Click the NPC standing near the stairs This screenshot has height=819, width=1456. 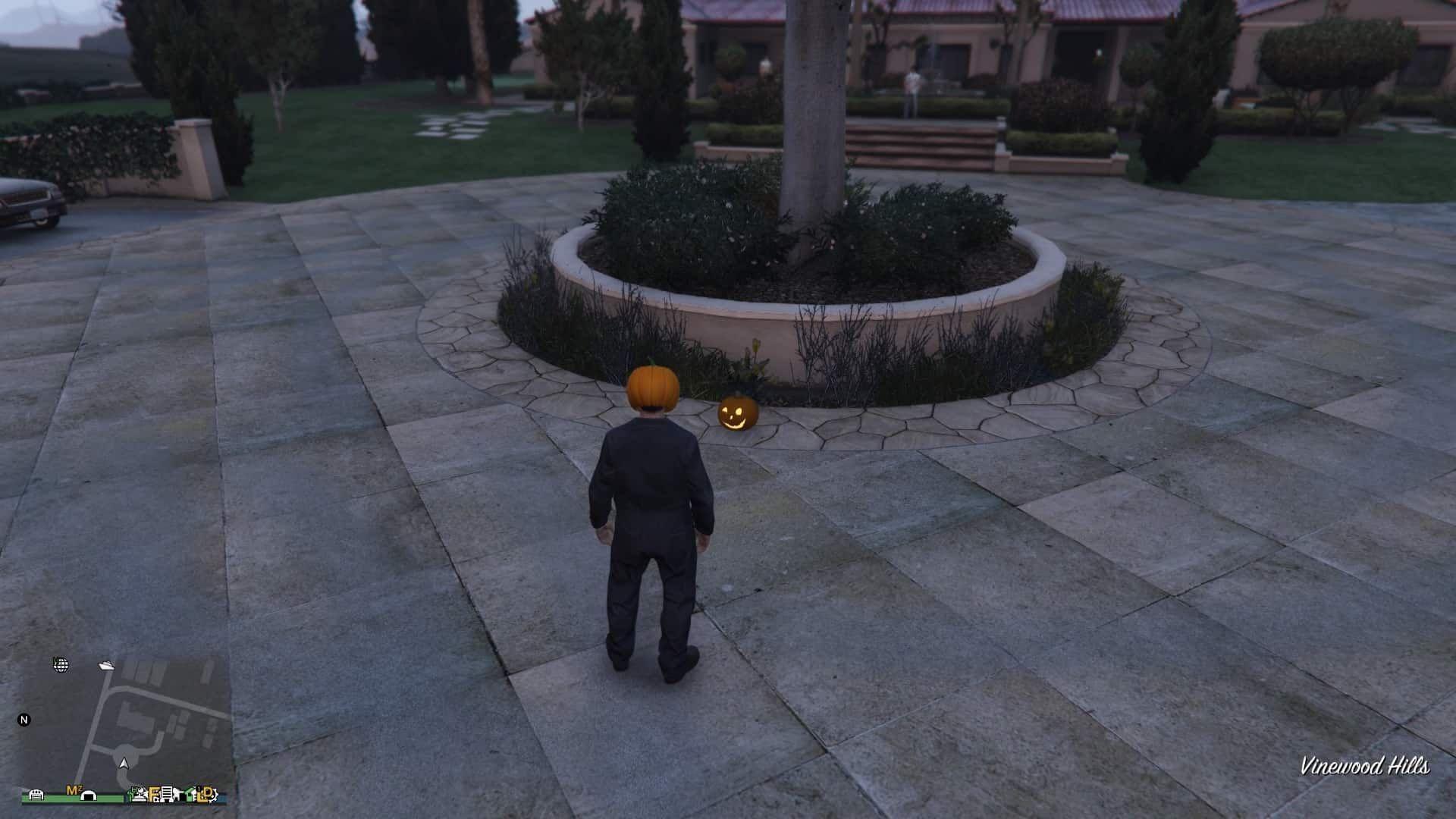click(914, 83)
